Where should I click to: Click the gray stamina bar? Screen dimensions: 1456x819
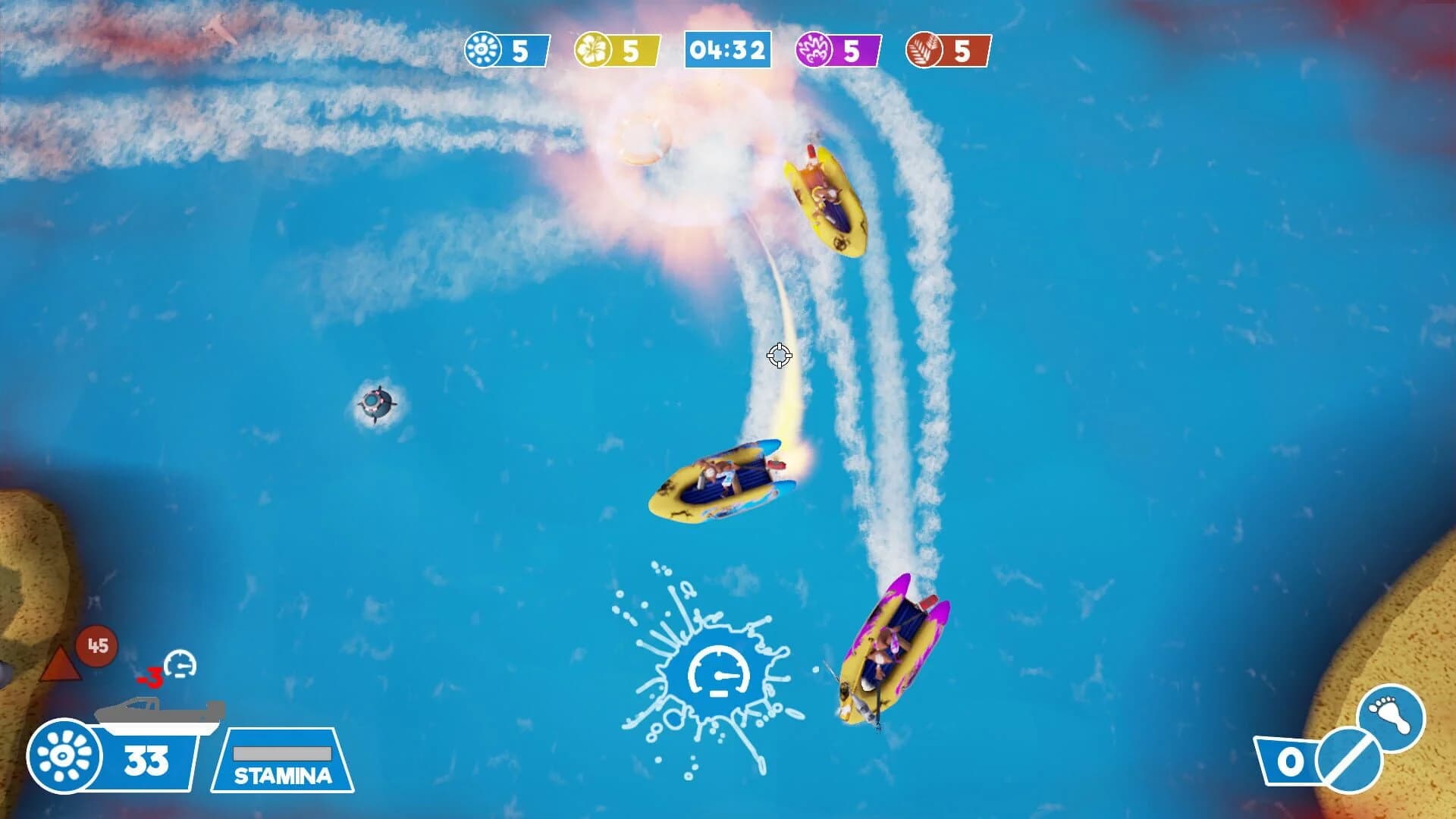(x=282, y=753)
